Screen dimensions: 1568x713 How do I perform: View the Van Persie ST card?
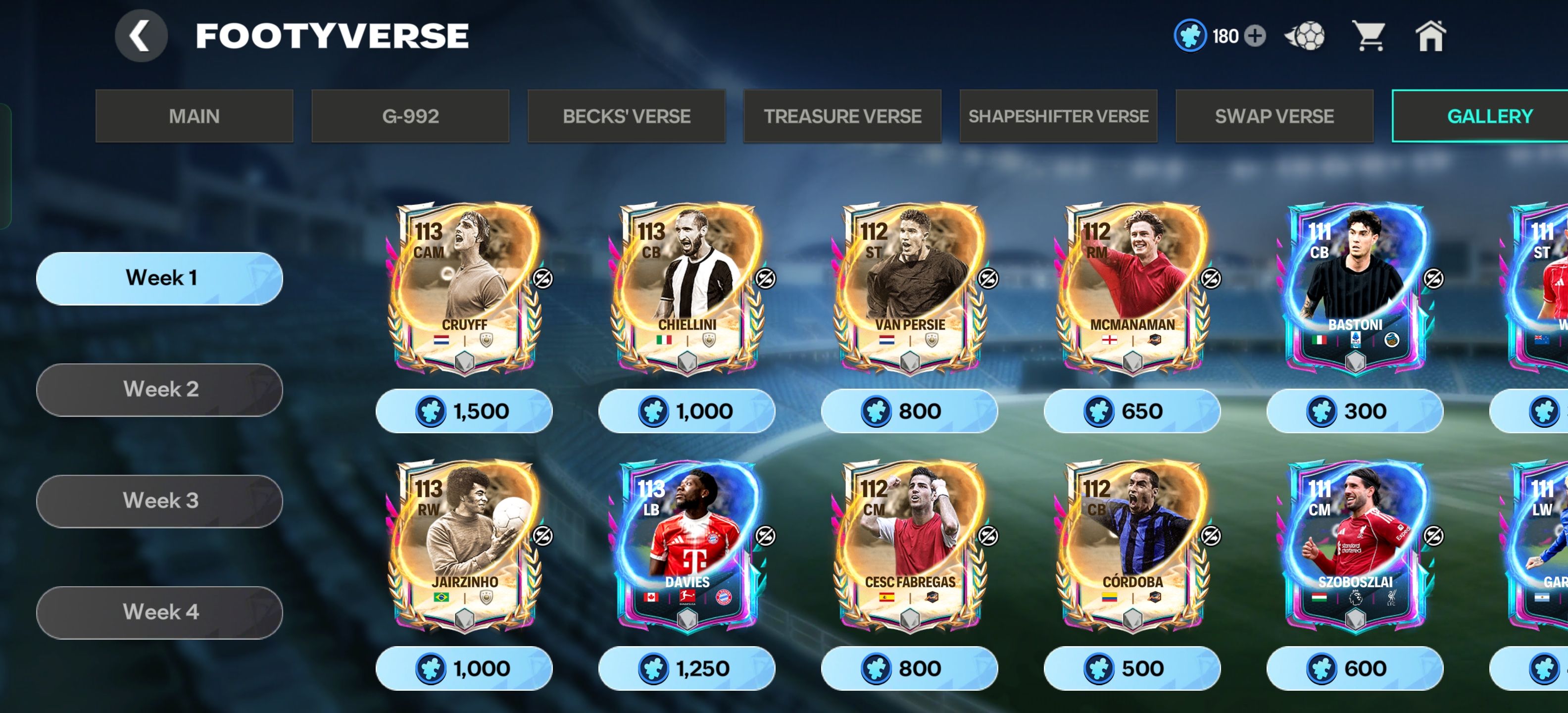tap(909, 287)
